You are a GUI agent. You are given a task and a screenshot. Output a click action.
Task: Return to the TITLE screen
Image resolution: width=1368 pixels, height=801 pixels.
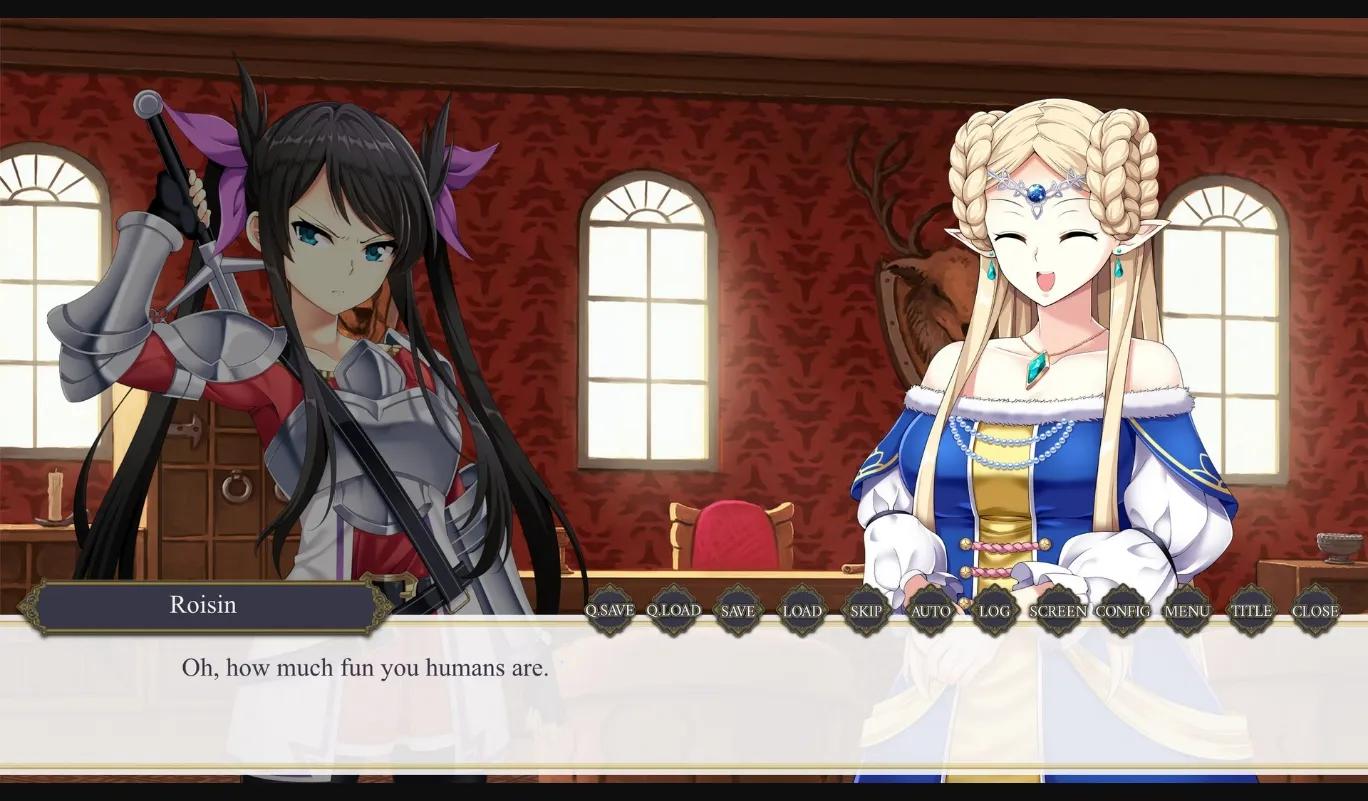coord(1252,610)
